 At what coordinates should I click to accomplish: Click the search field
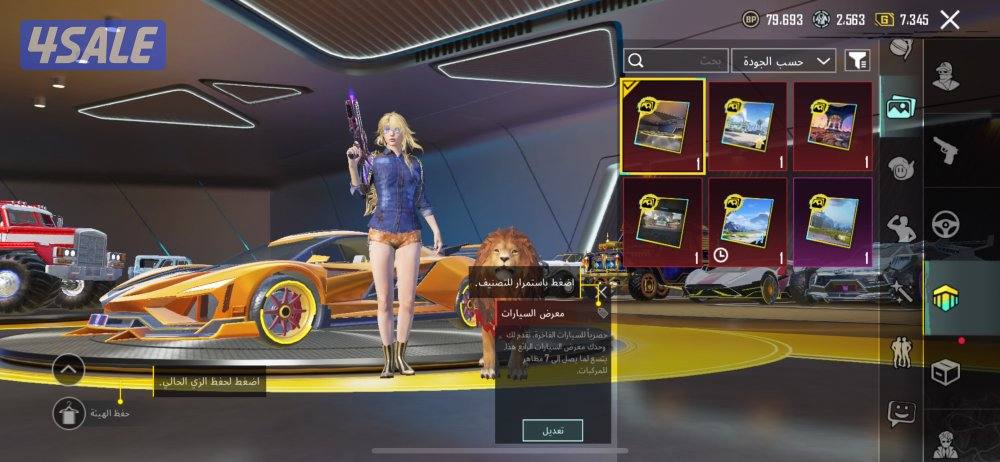click(677, 61)
